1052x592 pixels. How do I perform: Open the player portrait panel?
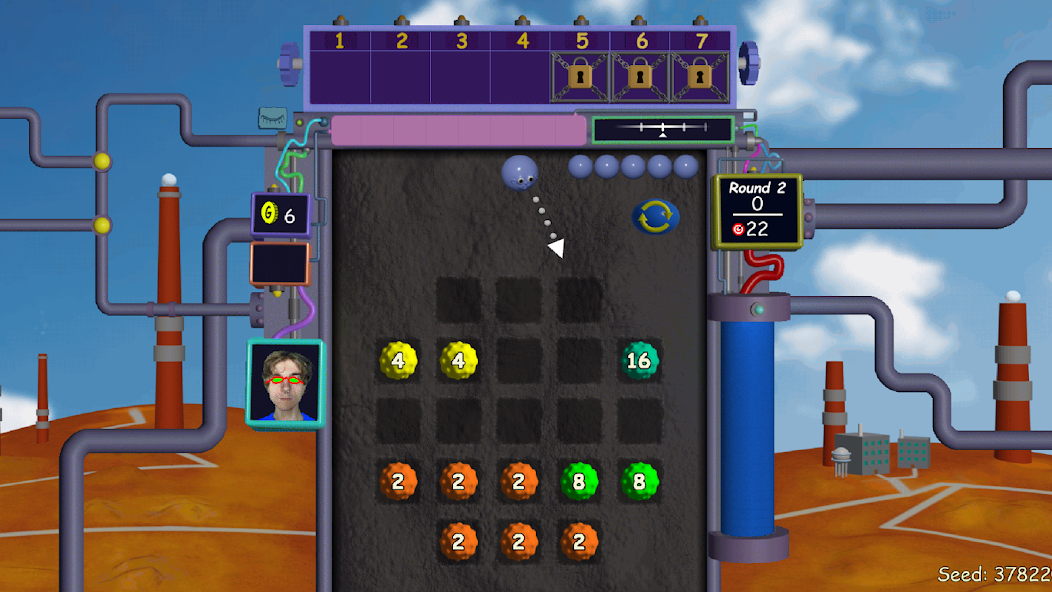pyautogui.click(x=285, y=384)
